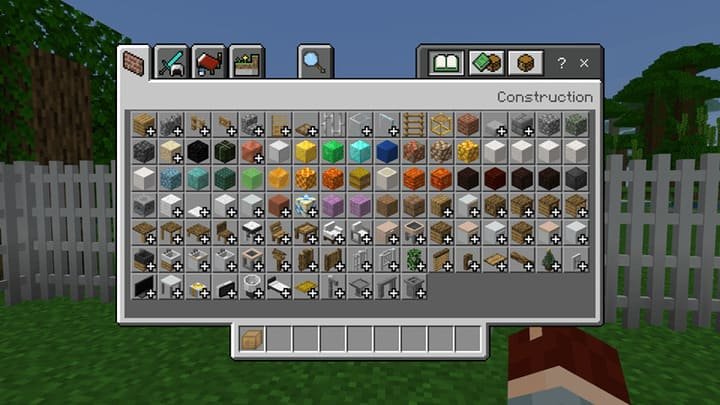720x405 pixels.
Task: Pick the yellow block
Action: (x=306, y=151)
